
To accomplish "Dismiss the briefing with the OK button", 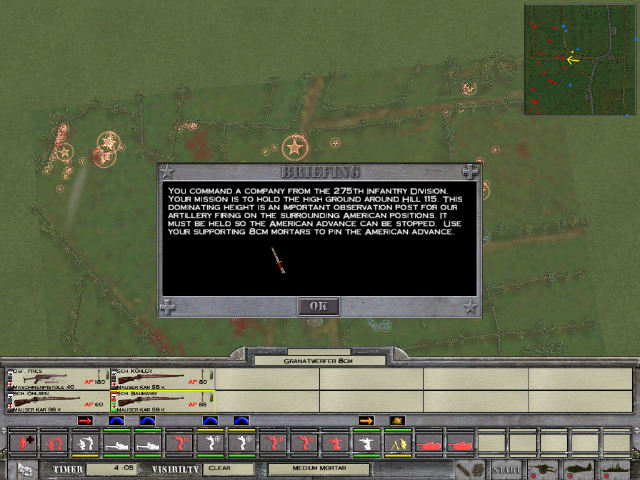I will [318, 306].
